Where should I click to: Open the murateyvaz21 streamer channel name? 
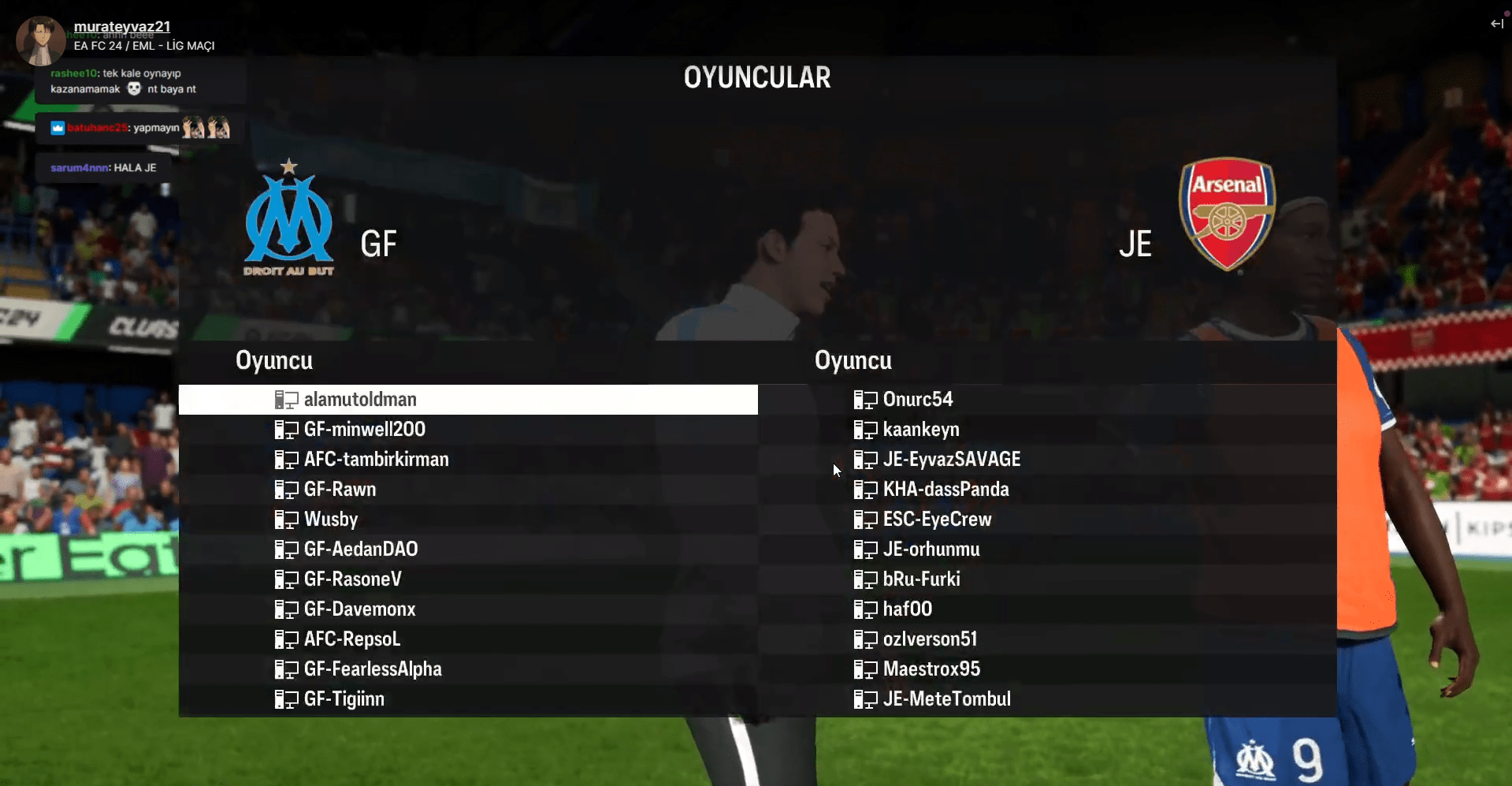tap(122, 27)
